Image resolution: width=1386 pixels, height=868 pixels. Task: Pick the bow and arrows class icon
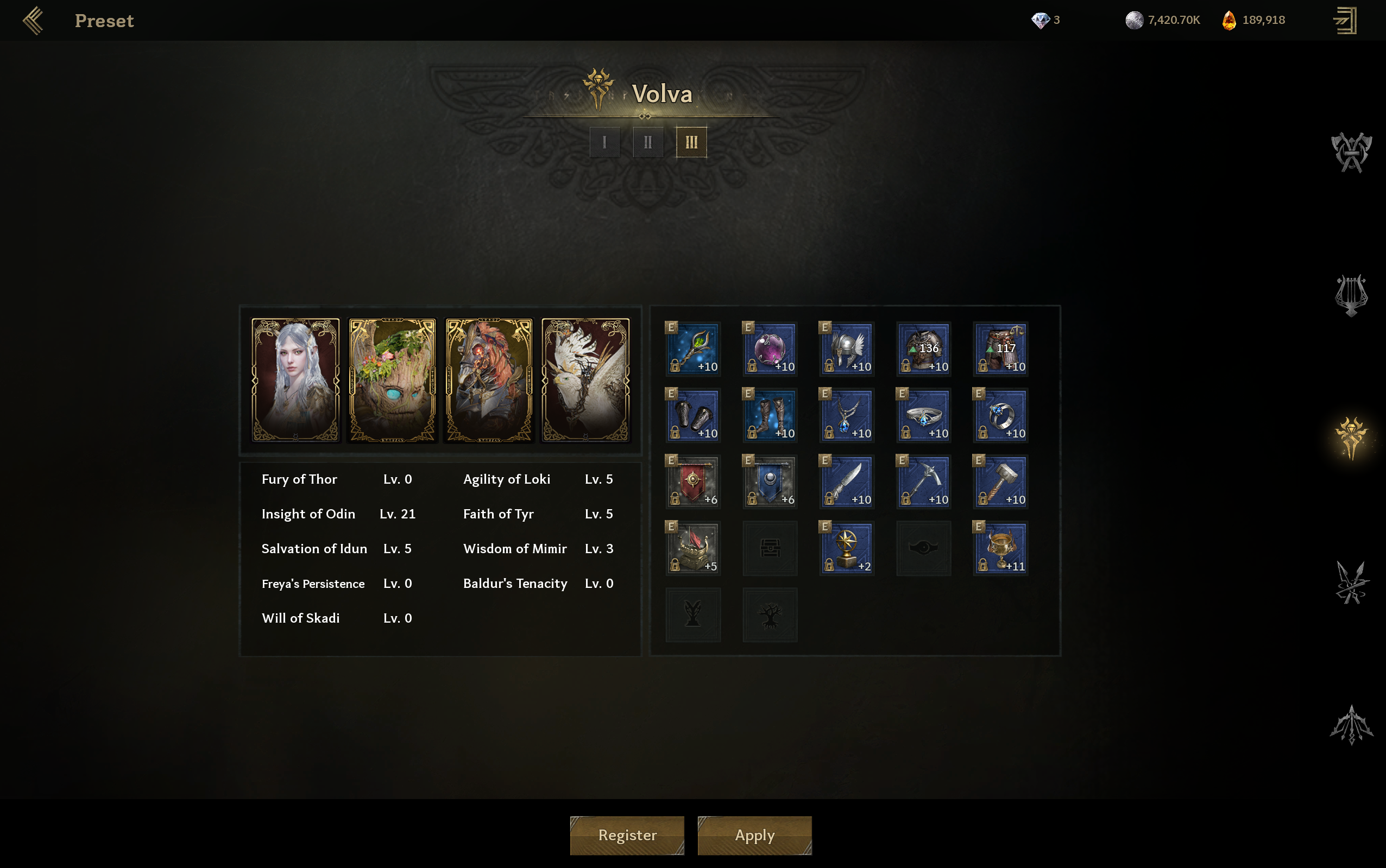[x=1351, y=725]
